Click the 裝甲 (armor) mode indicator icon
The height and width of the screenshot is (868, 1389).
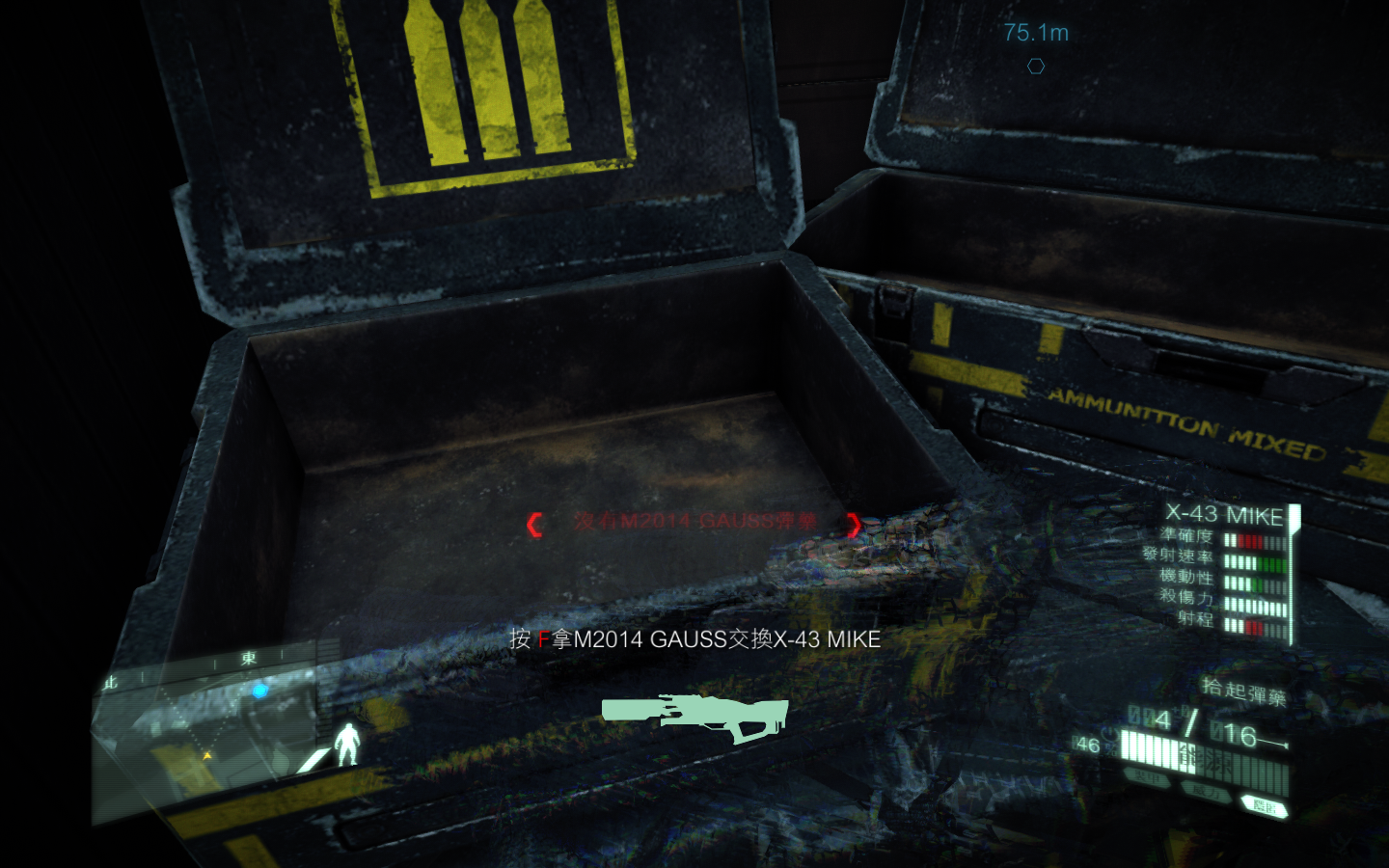coord(1146,776)
